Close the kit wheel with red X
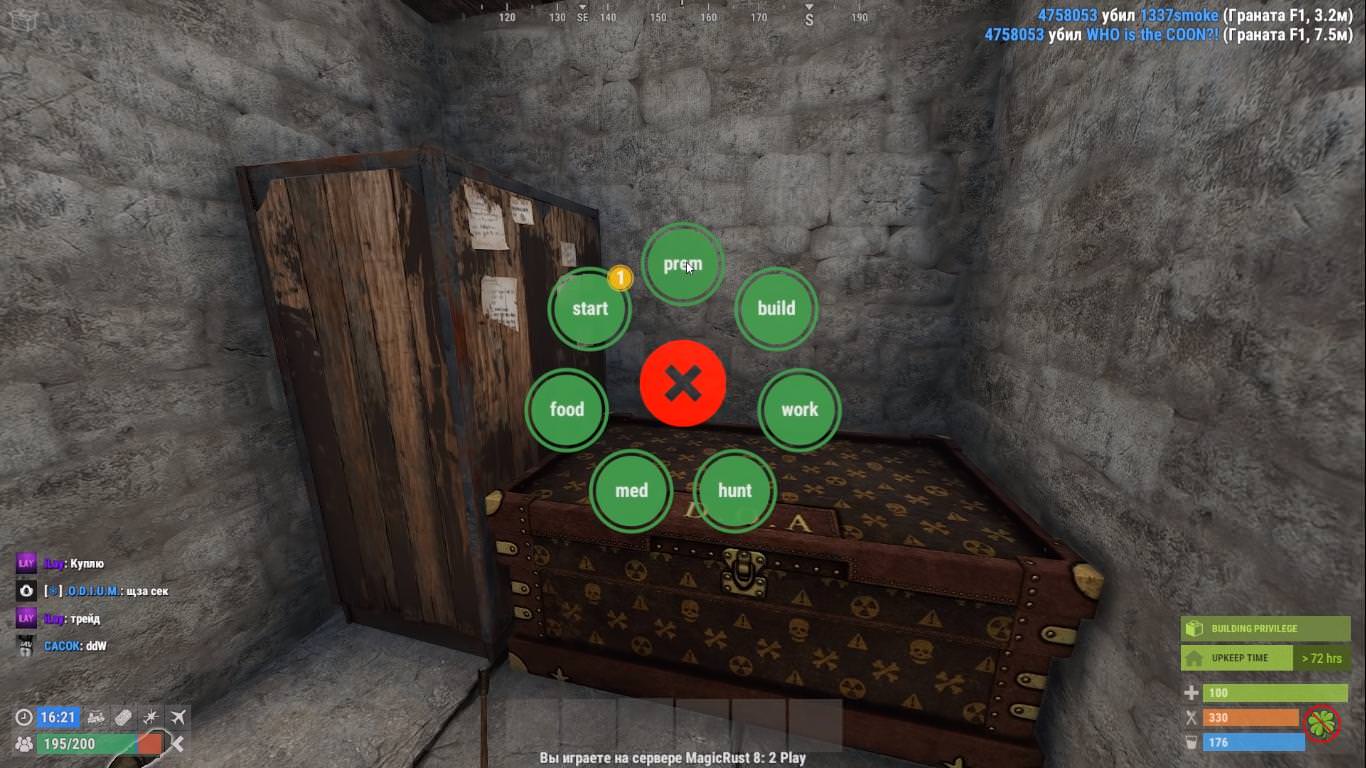Image resolution: width=1366 pixels, height=768 pixels. pos(683,383)
